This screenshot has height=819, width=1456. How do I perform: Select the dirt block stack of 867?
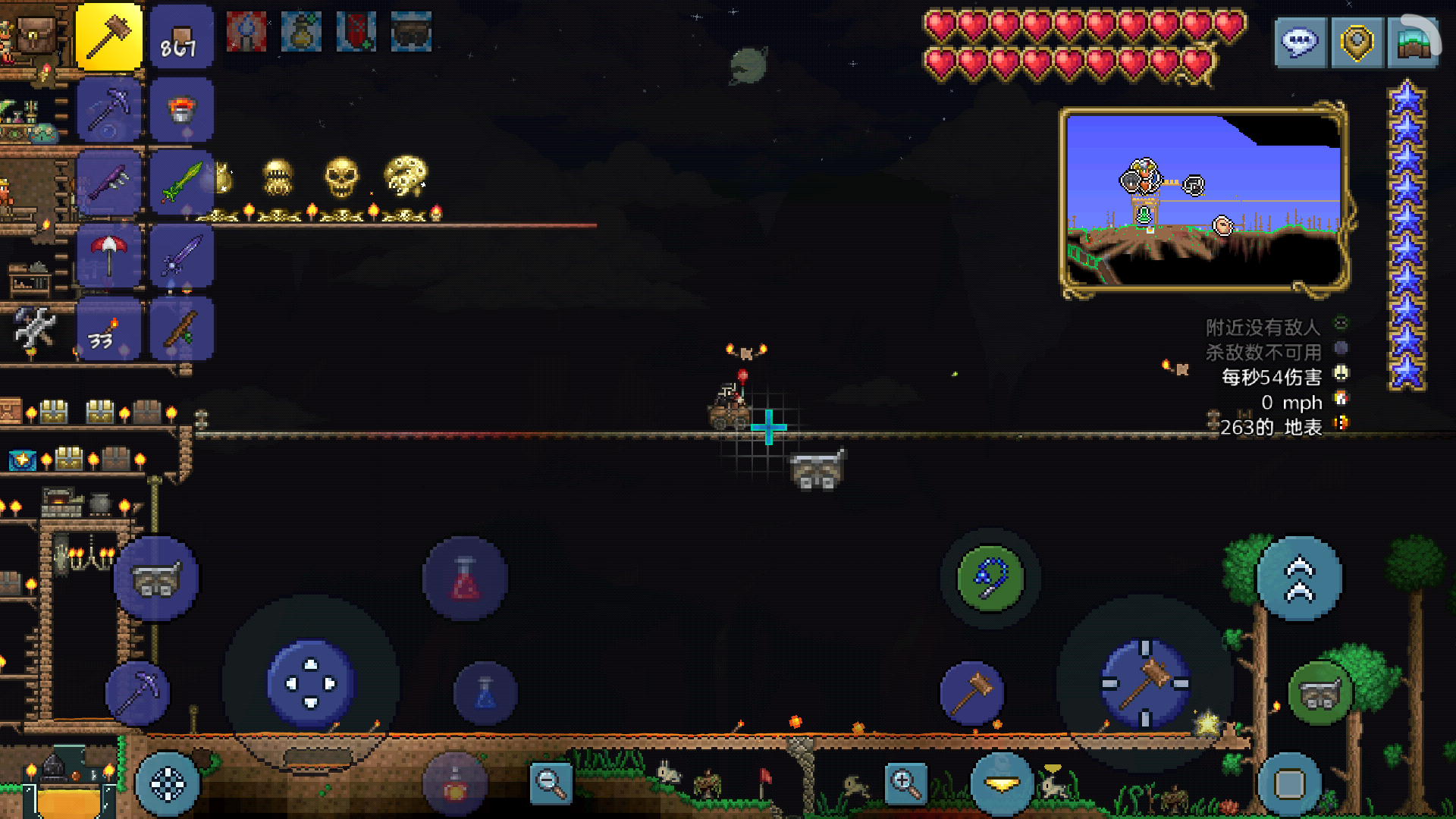pos(181,36)
